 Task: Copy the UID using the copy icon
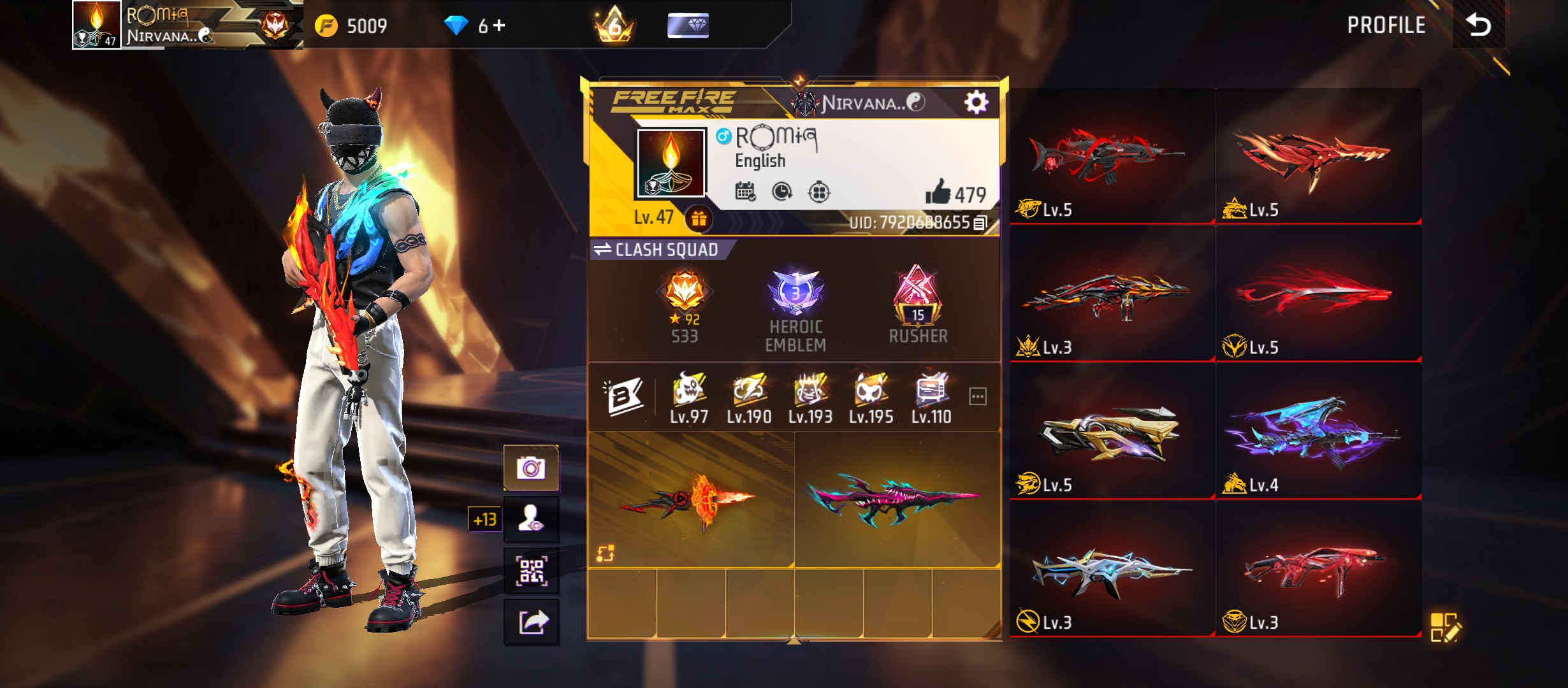(980, 223)
